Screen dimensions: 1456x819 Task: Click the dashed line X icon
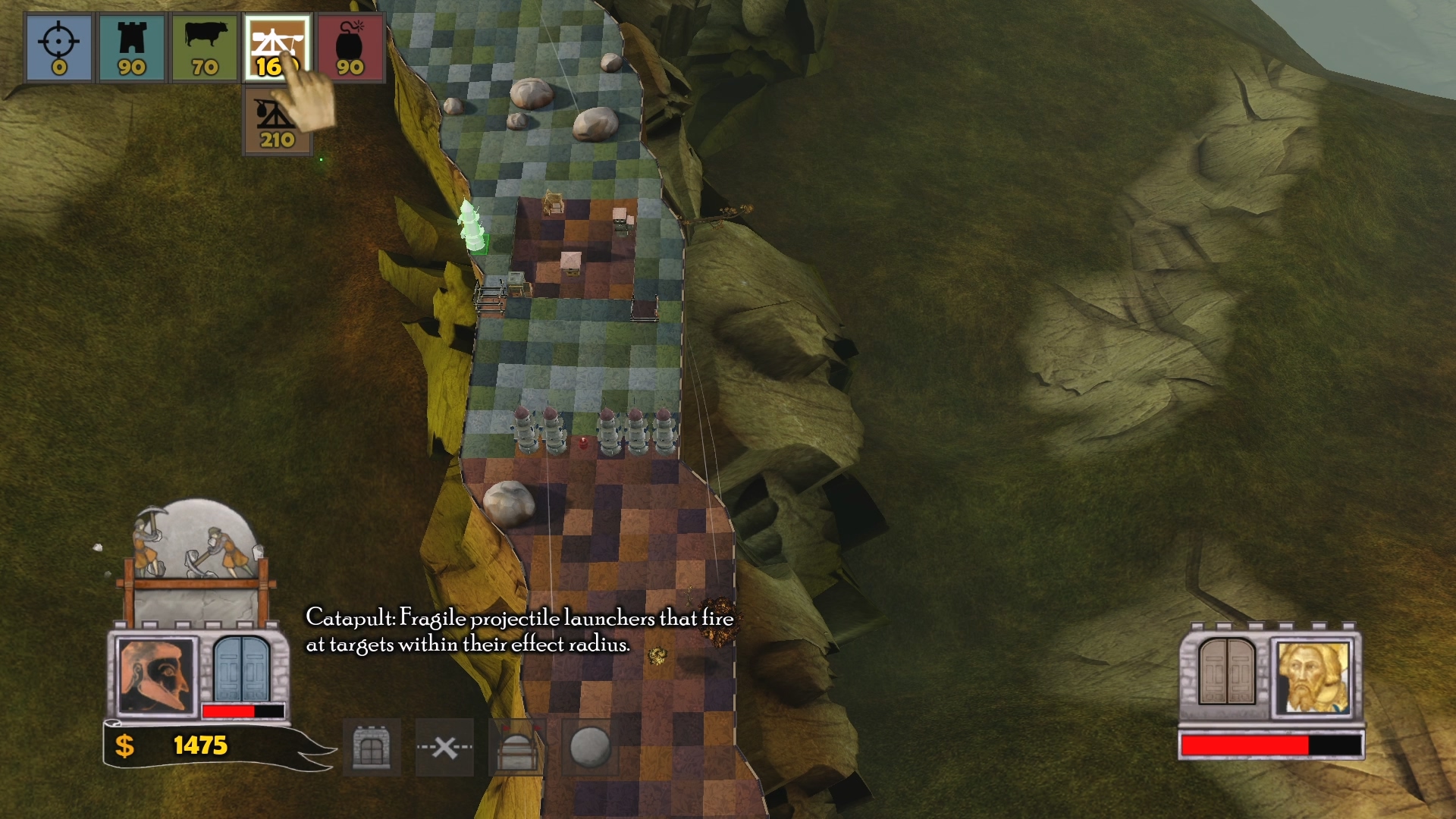[x=444, y=748]
